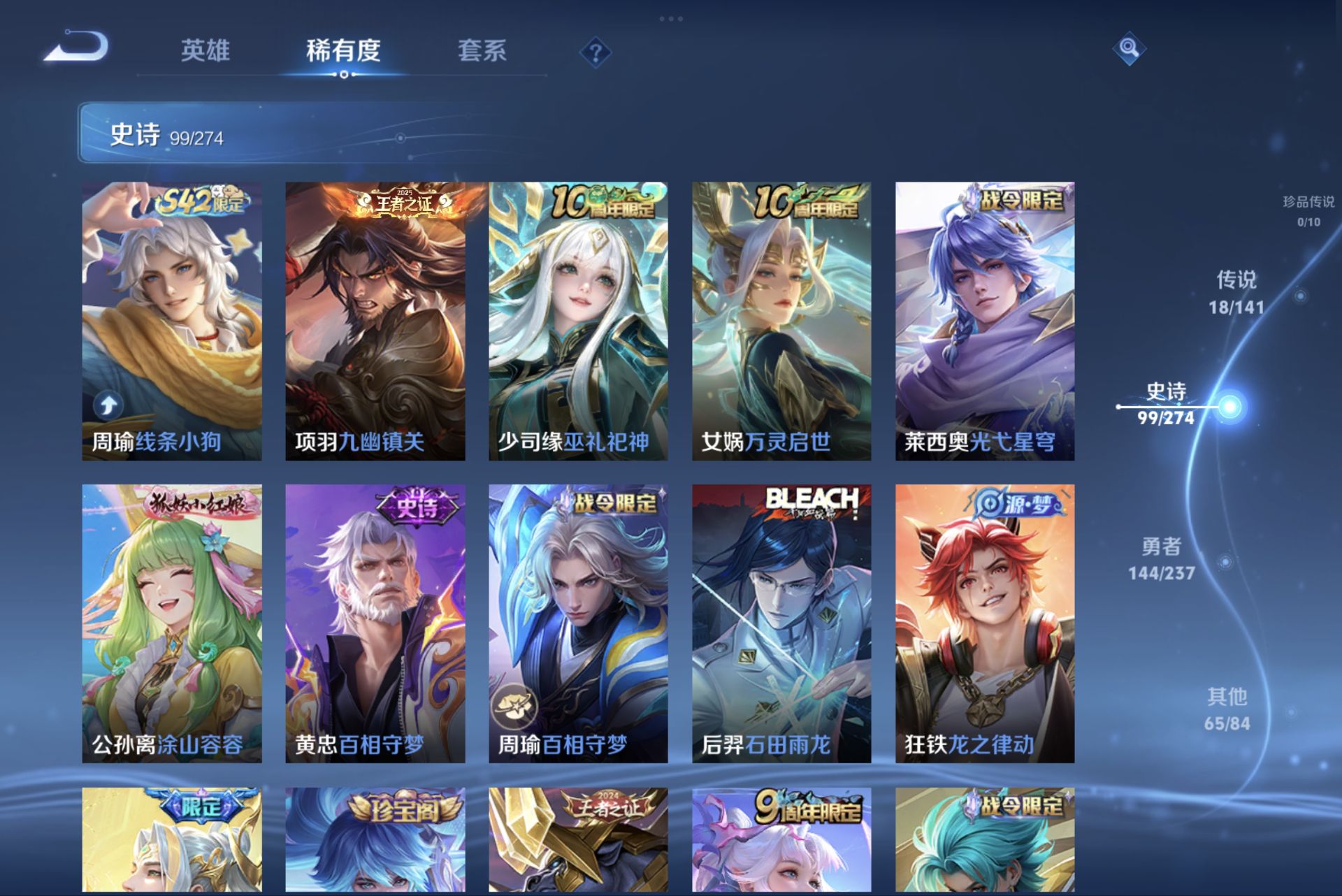The height and width of the screenshot is (896, 1342).
Task: Switch to the 英雄 tab
Action: 206,51
